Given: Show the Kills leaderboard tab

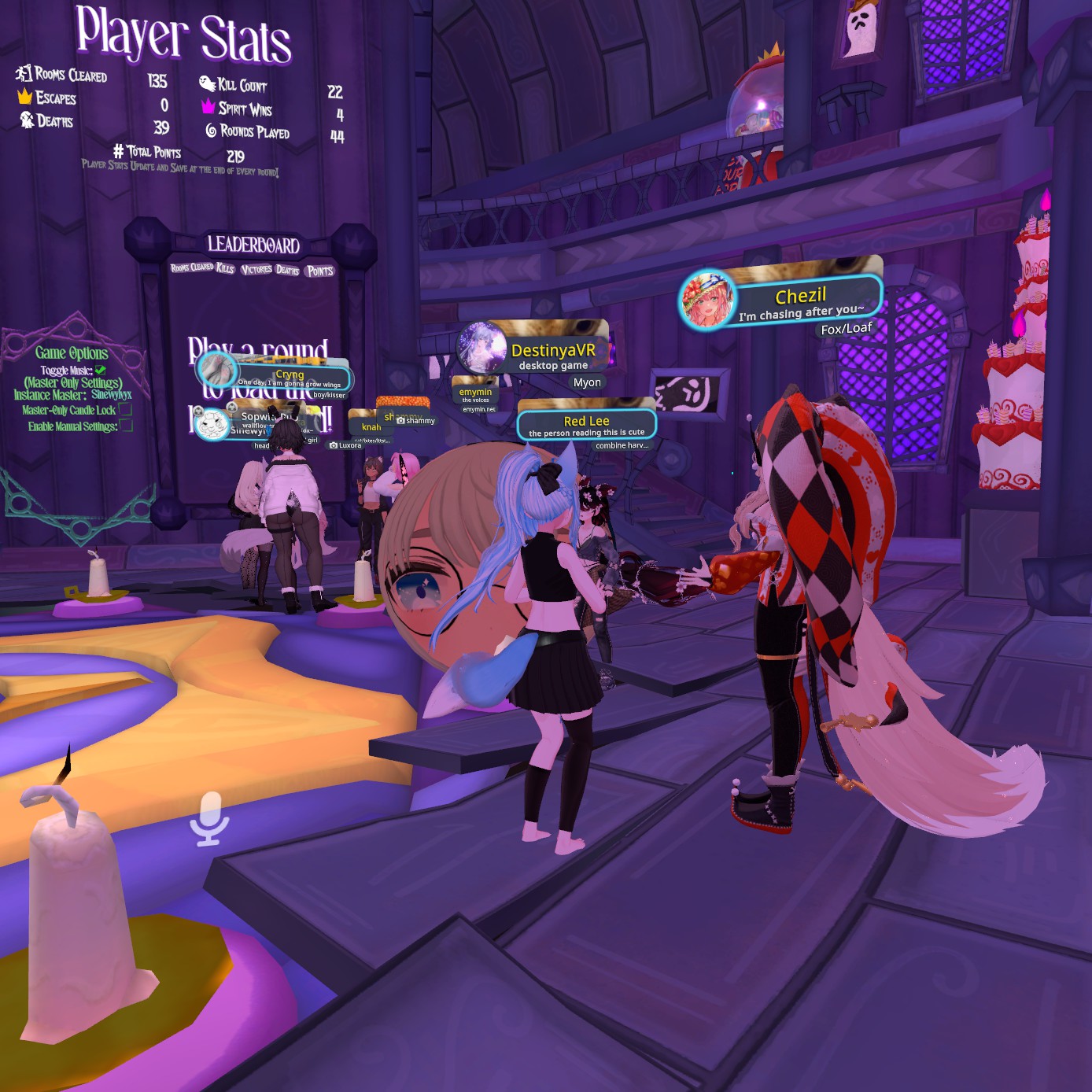Looking at the screenshot, I should [225, 268].
